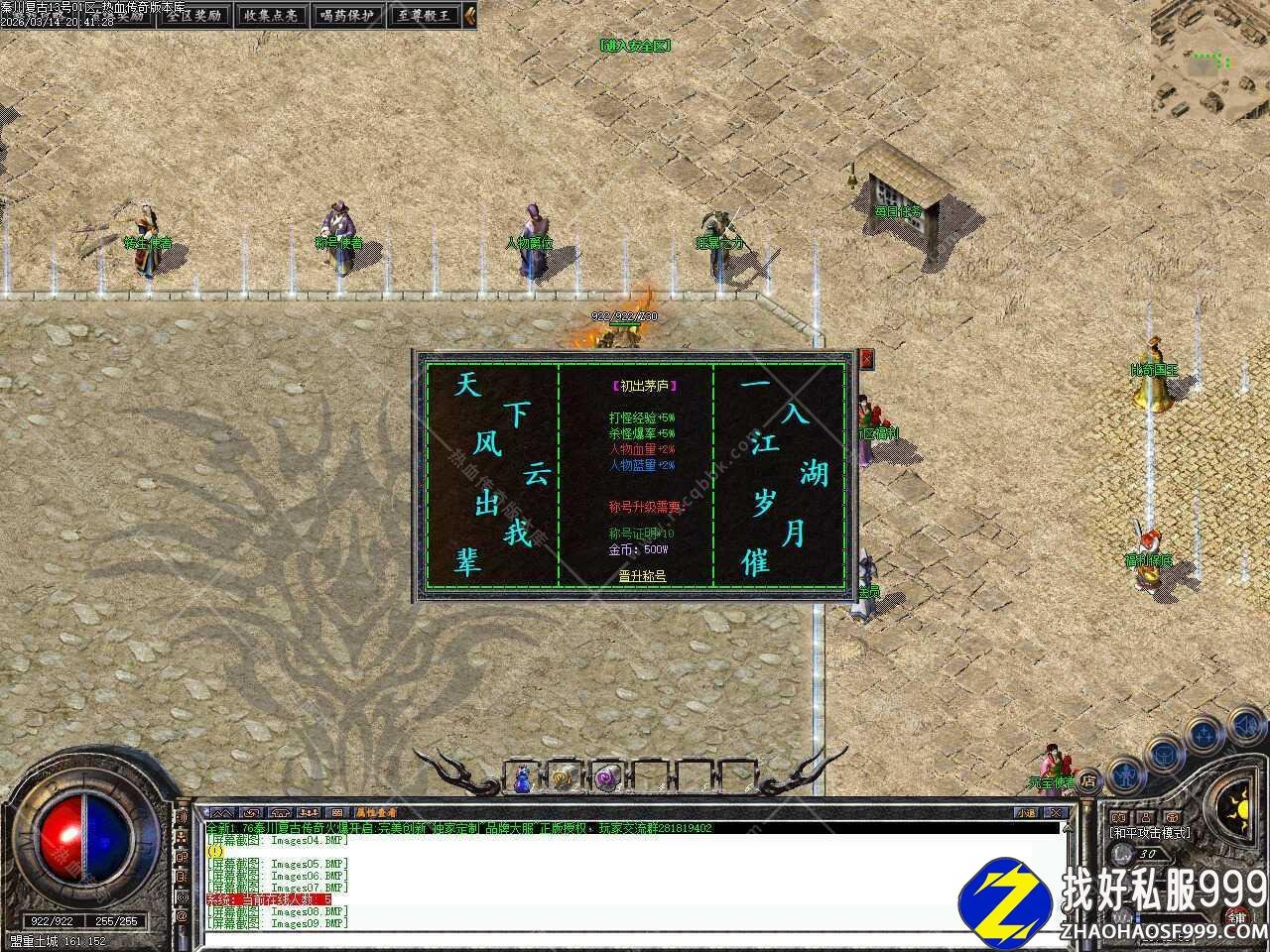The width and height of the screenshot is (1270, 952).
Task: Open the 喝药保护 settings
Action: [347, 15]
